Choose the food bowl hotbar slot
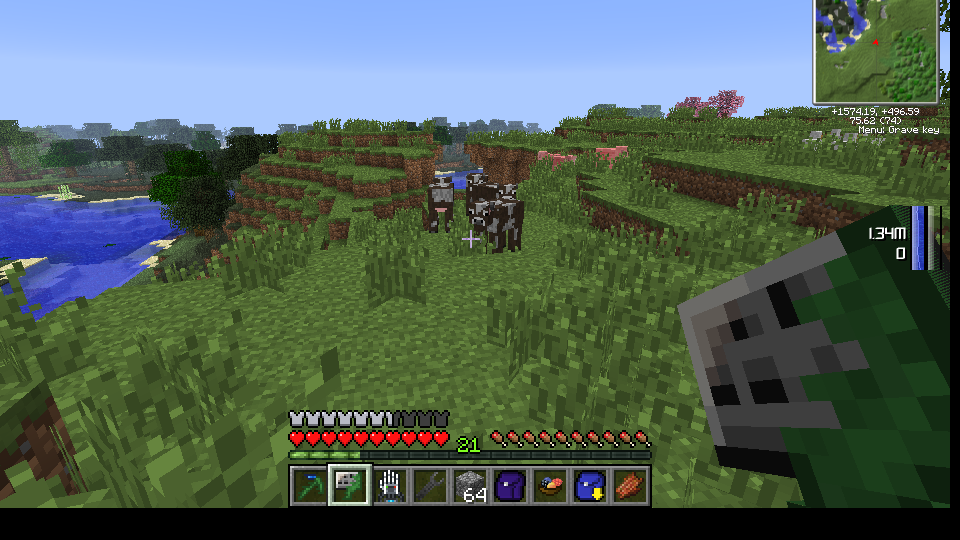960x540 pixels. (550, 487)
